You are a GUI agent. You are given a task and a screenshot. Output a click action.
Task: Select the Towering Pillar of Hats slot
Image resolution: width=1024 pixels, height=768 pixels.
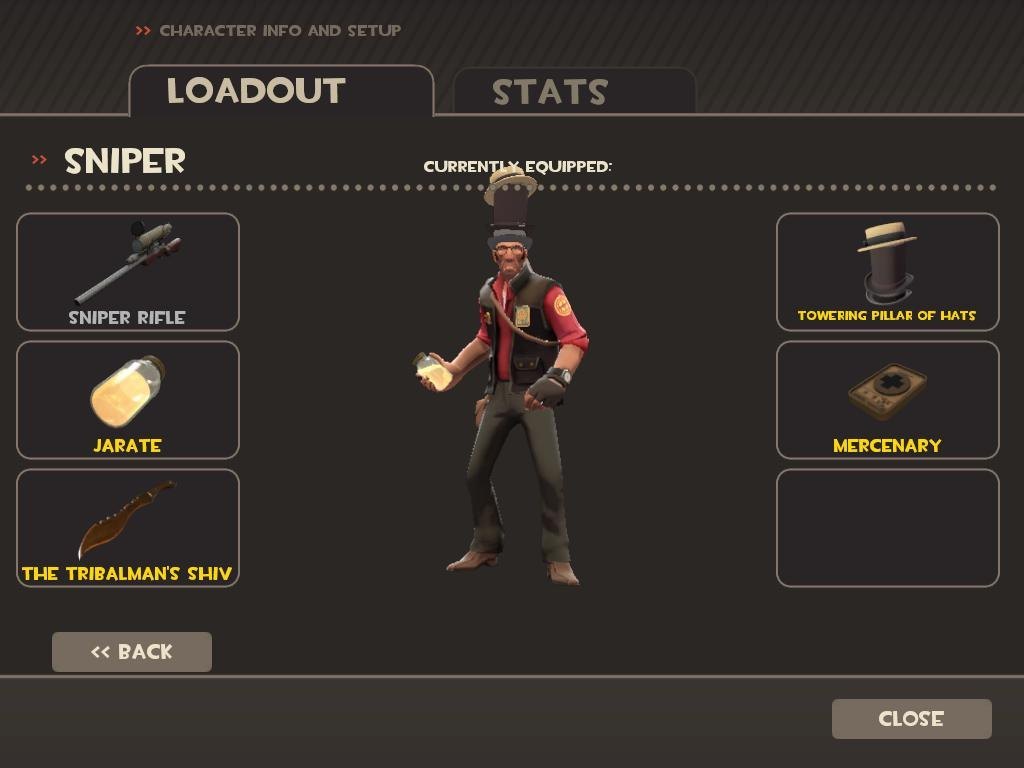[887, 272]
